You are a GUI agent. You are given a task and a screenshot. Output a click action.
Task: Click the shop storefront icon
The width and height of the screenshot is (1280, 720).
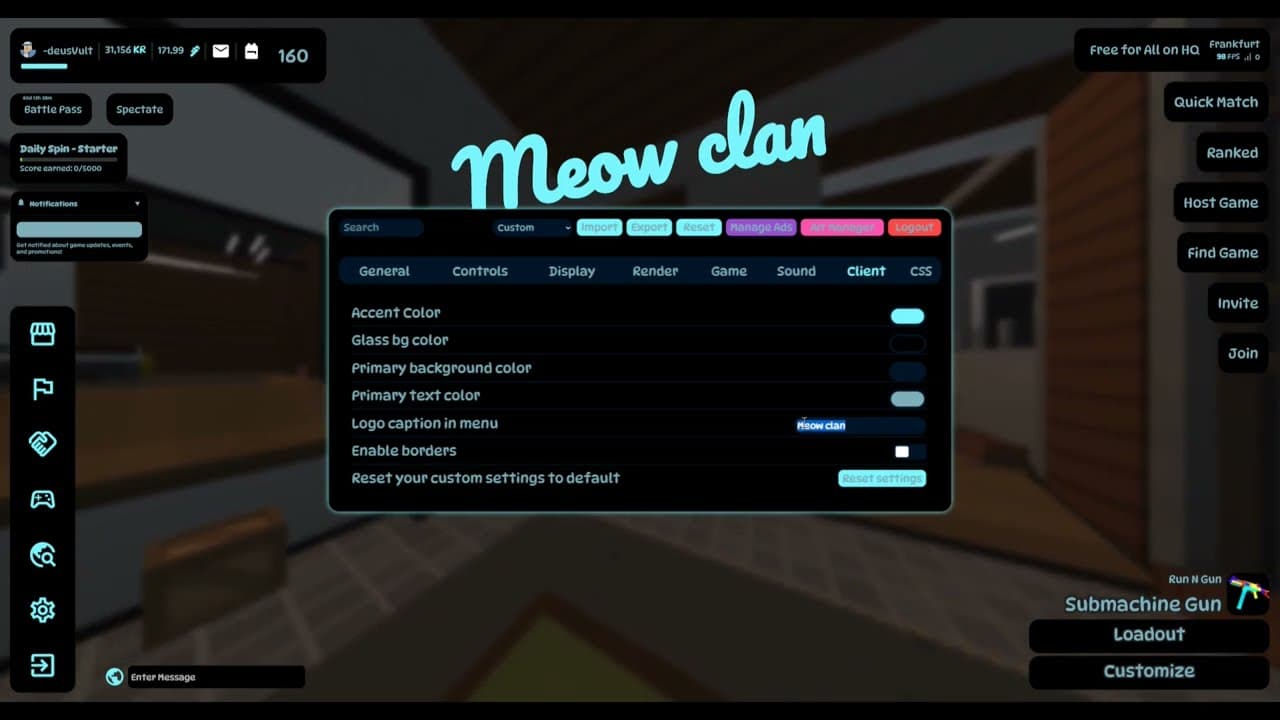point(42,335)
